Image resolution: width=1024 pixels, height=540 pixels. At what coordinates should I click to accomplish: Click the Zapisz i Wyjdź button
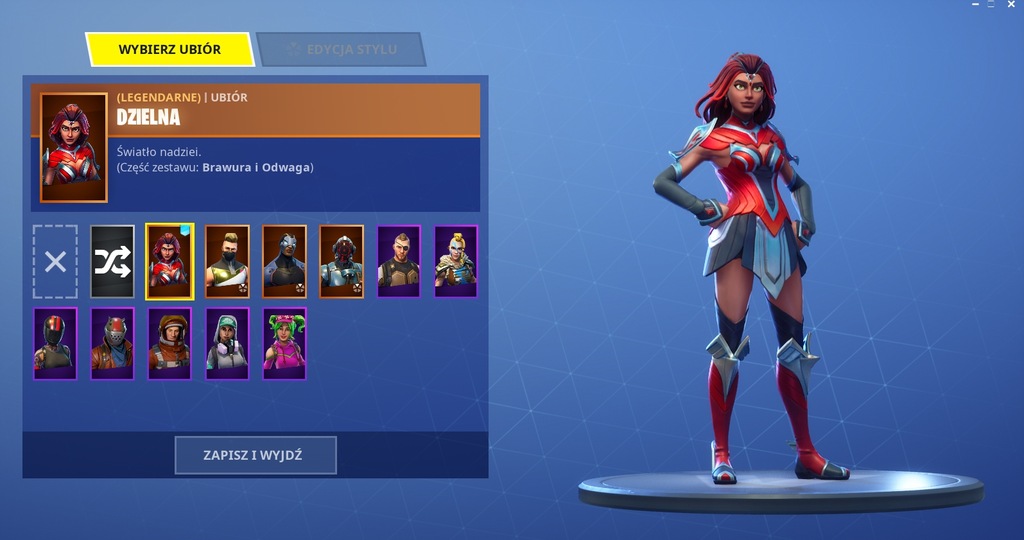coord(255,455)
